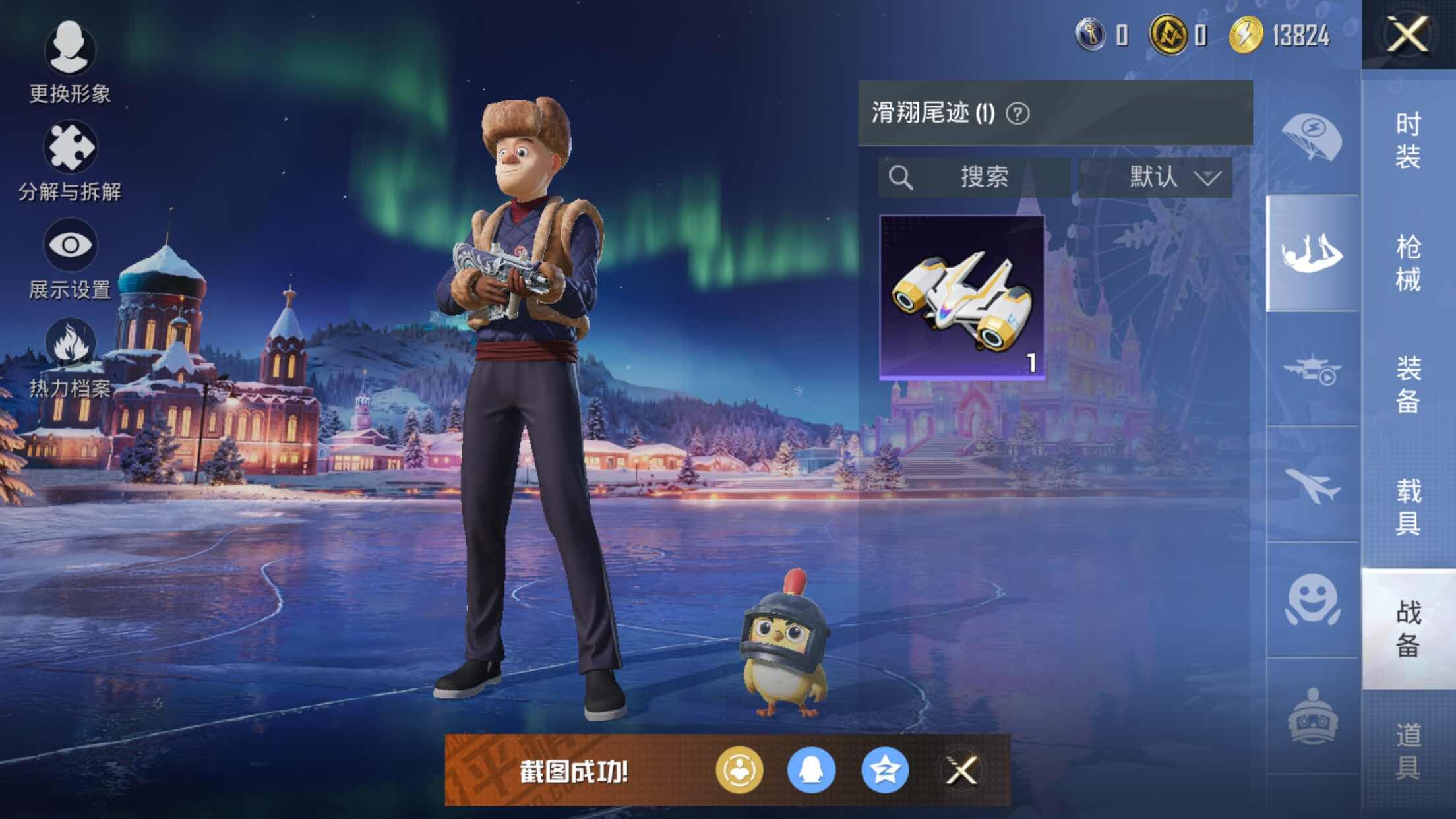Switch to the 枪械 firearms tab
The height and width of the screenshot is (819, 1456).
(1408, 262)
